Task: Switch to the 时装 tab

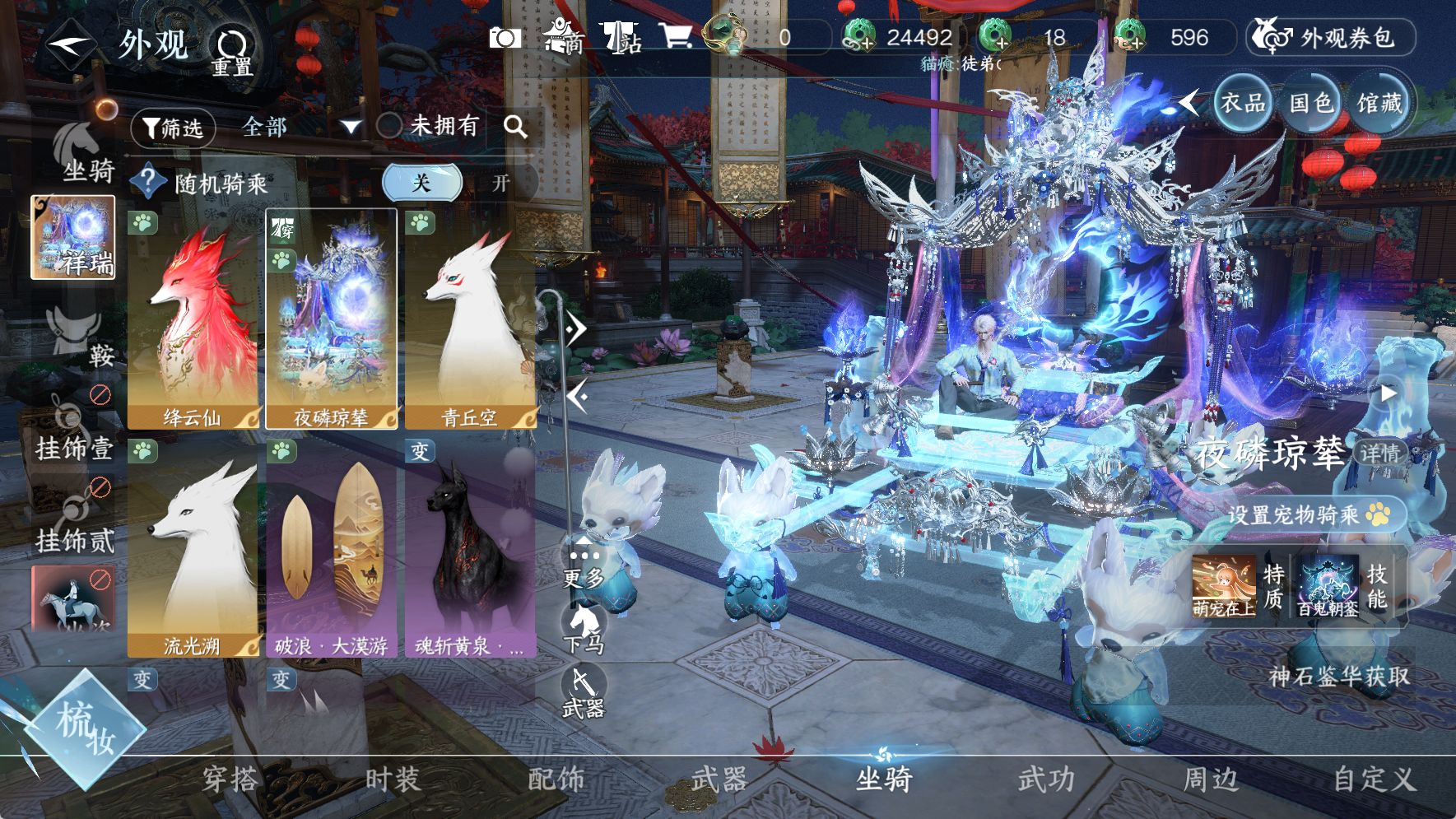Action: tap(393, 779)
